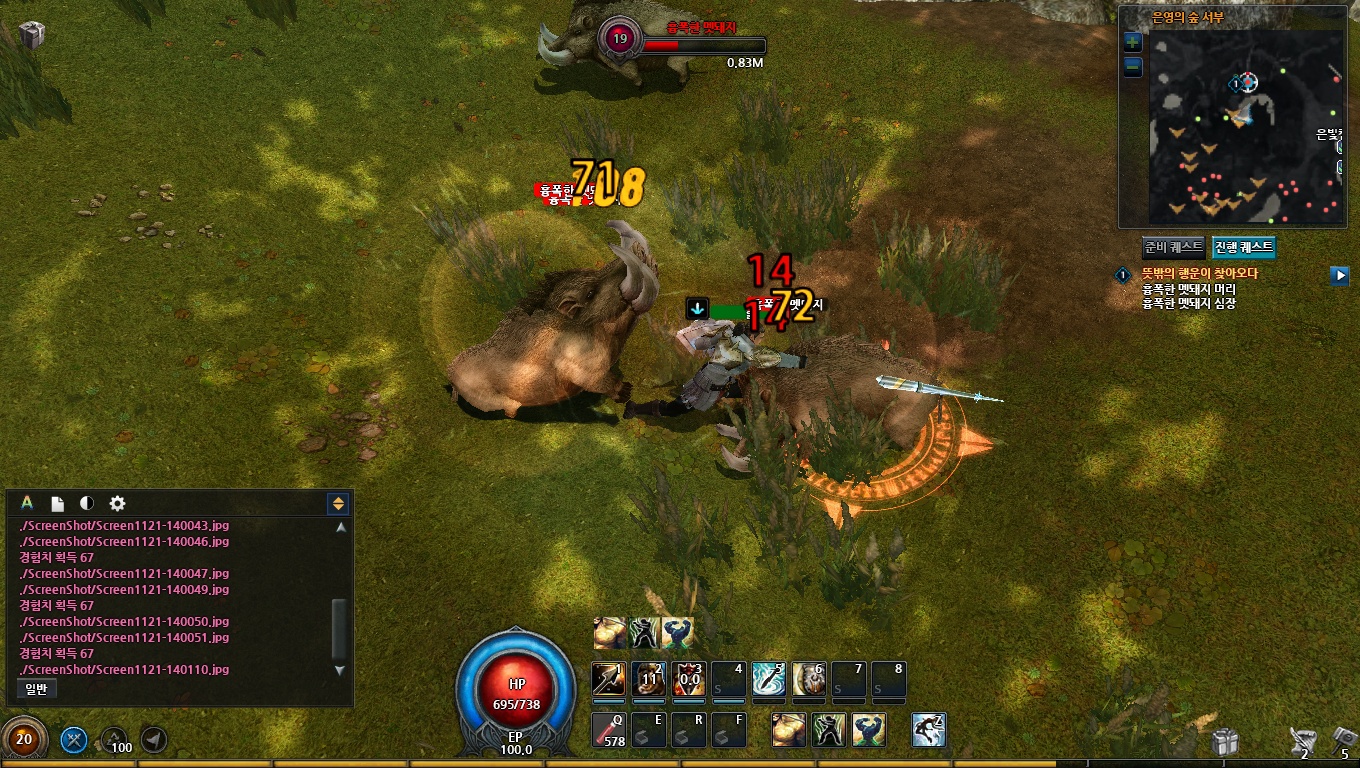Toggle chat window size with the orange arrows

pyautogui.click(x=338, y=503)
